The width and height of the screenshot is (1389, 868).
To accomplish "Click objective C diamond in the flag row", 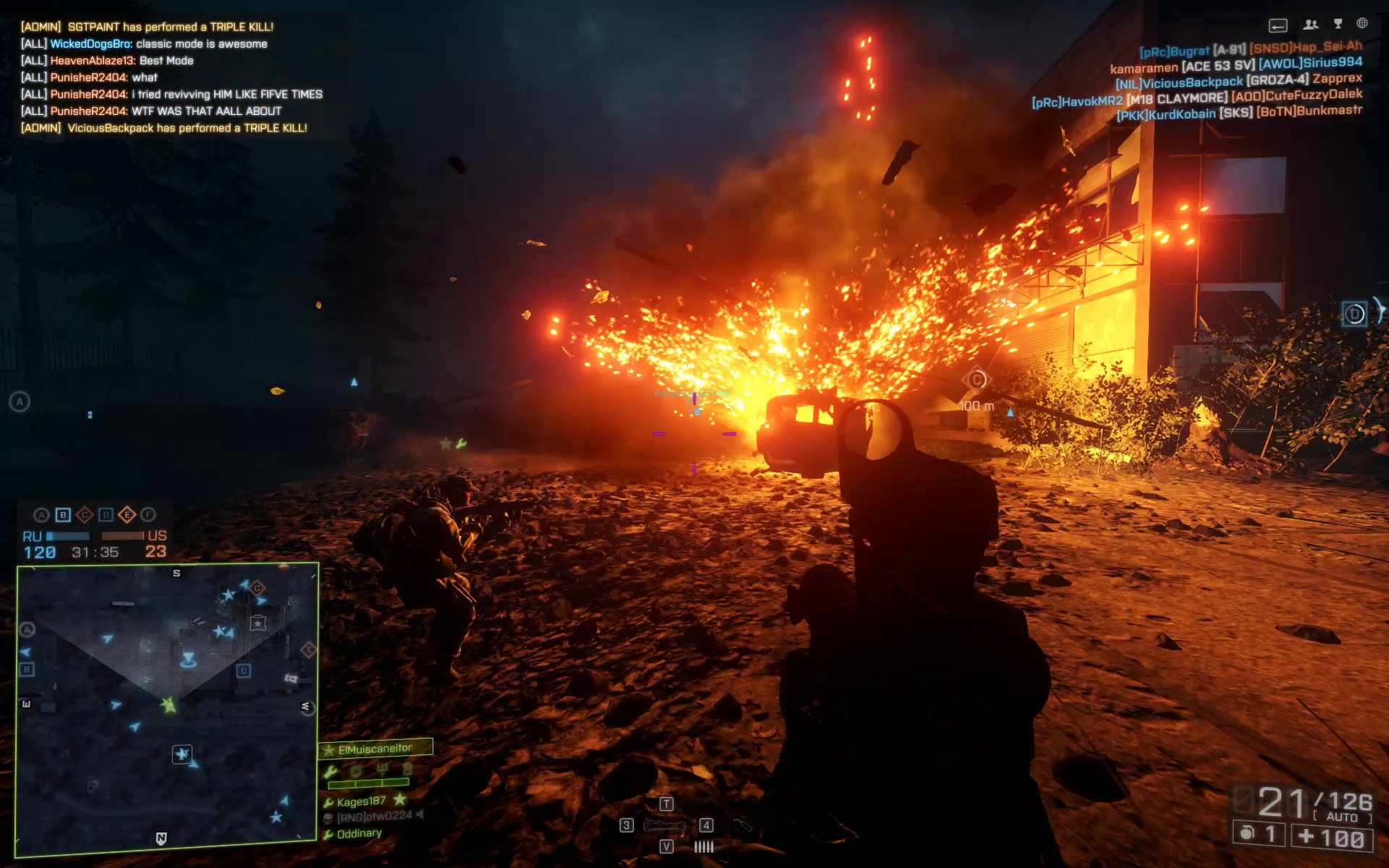I will (84, 515).
